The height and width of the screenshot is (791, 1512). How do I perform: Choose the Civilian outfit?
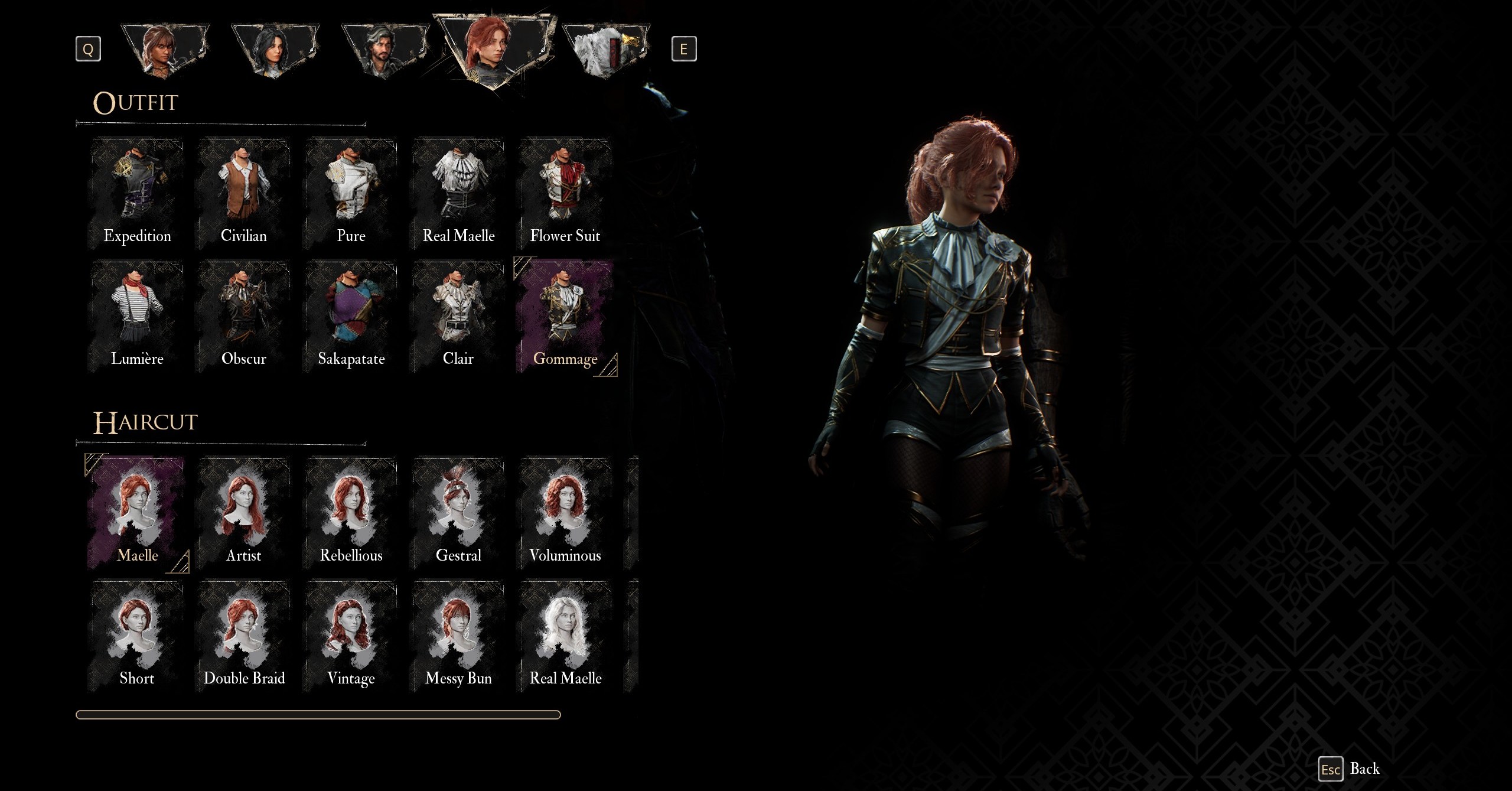244,195
